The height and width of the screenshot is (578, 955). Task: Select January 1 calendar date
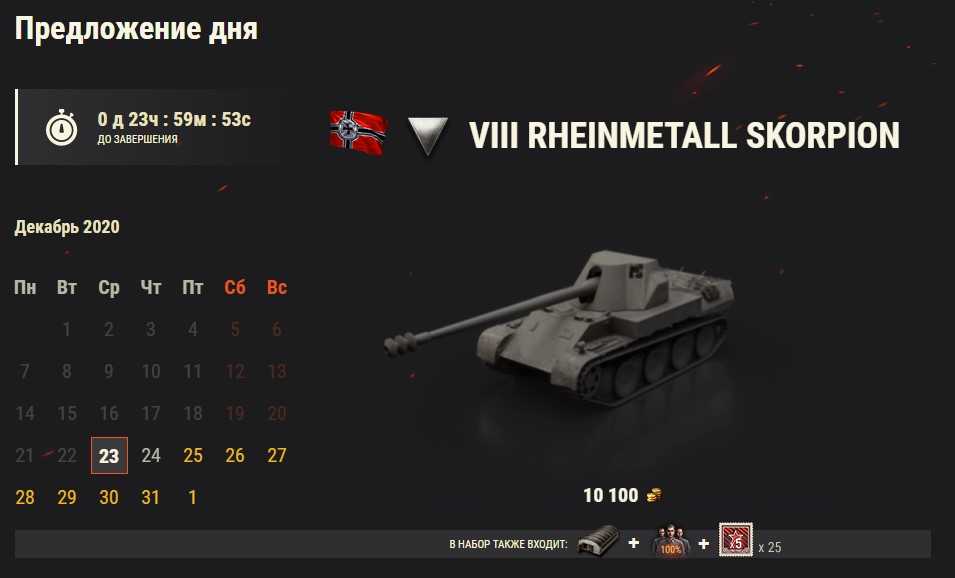pos(193,497)
